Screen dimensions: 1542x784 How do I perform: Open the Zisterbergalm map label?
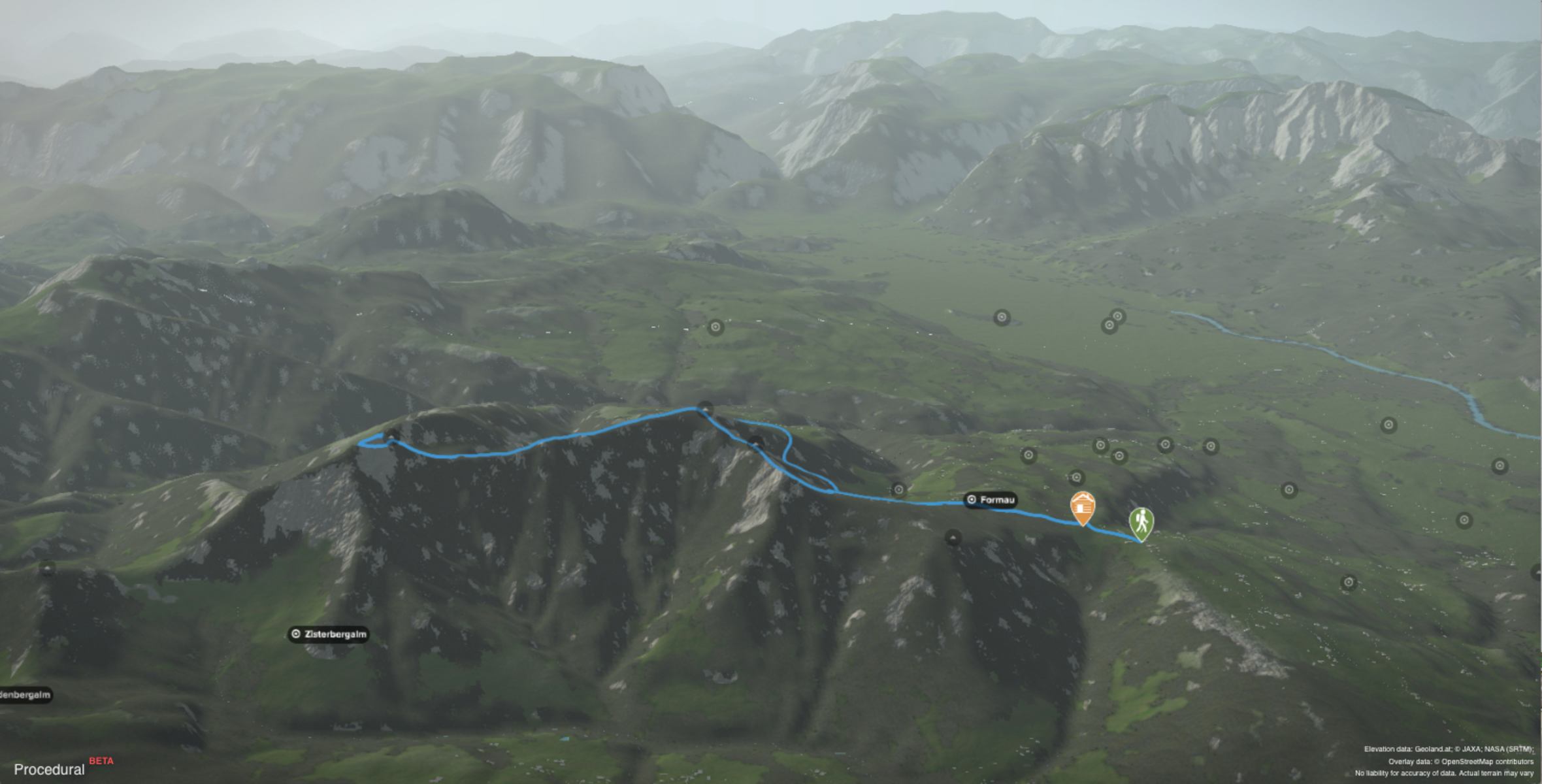pos(329,634)
